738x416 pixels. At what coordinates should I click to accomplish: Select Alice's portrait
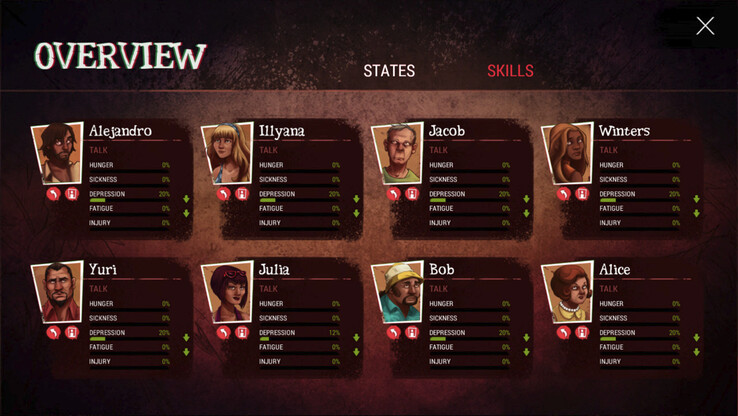[x=566, y=292]
